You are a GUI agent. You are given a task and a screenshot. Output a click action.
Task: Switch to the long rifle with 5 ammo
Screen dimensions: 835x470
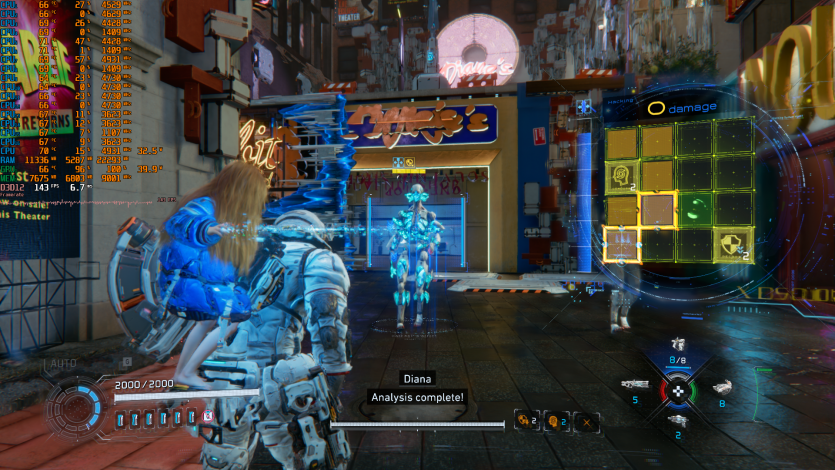pos(635,384)
